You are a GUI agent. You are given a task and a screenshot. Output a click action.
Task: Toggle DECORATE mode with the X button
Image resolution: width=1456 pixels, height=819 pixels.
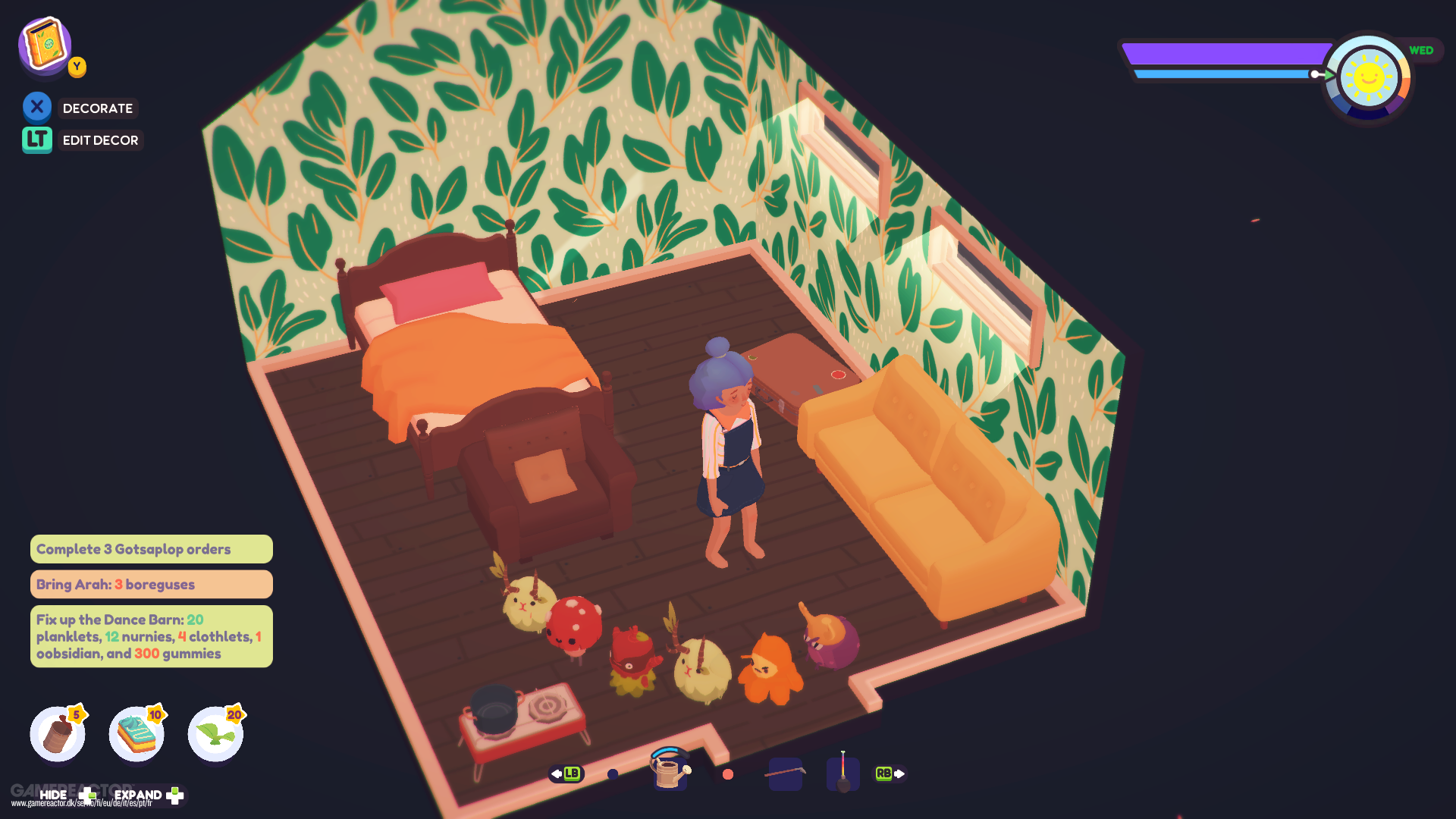pos(37,106)
